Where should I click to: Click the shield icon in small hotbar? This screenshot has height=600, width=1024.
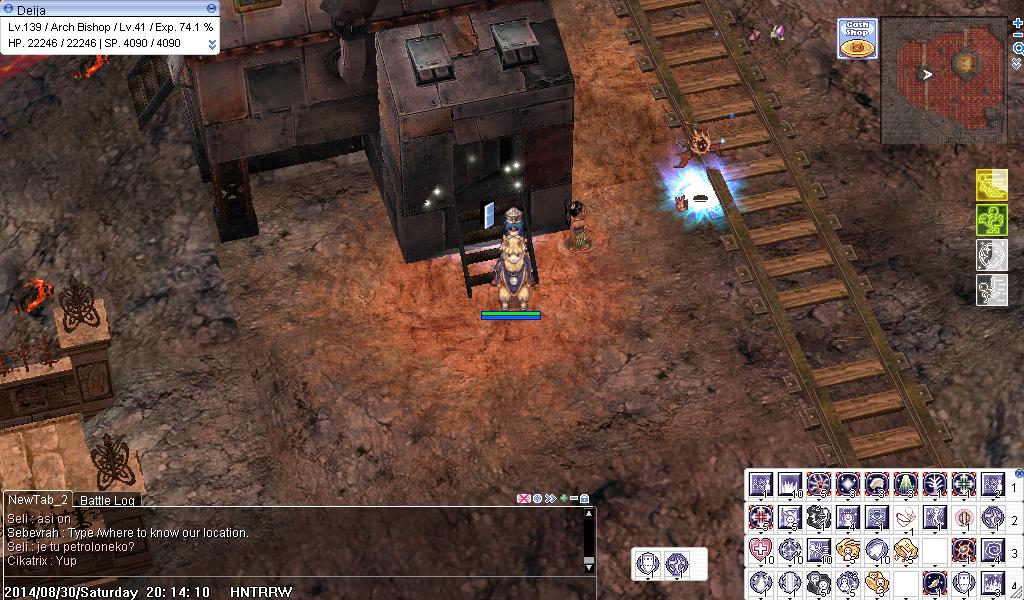tap(649, 564)
